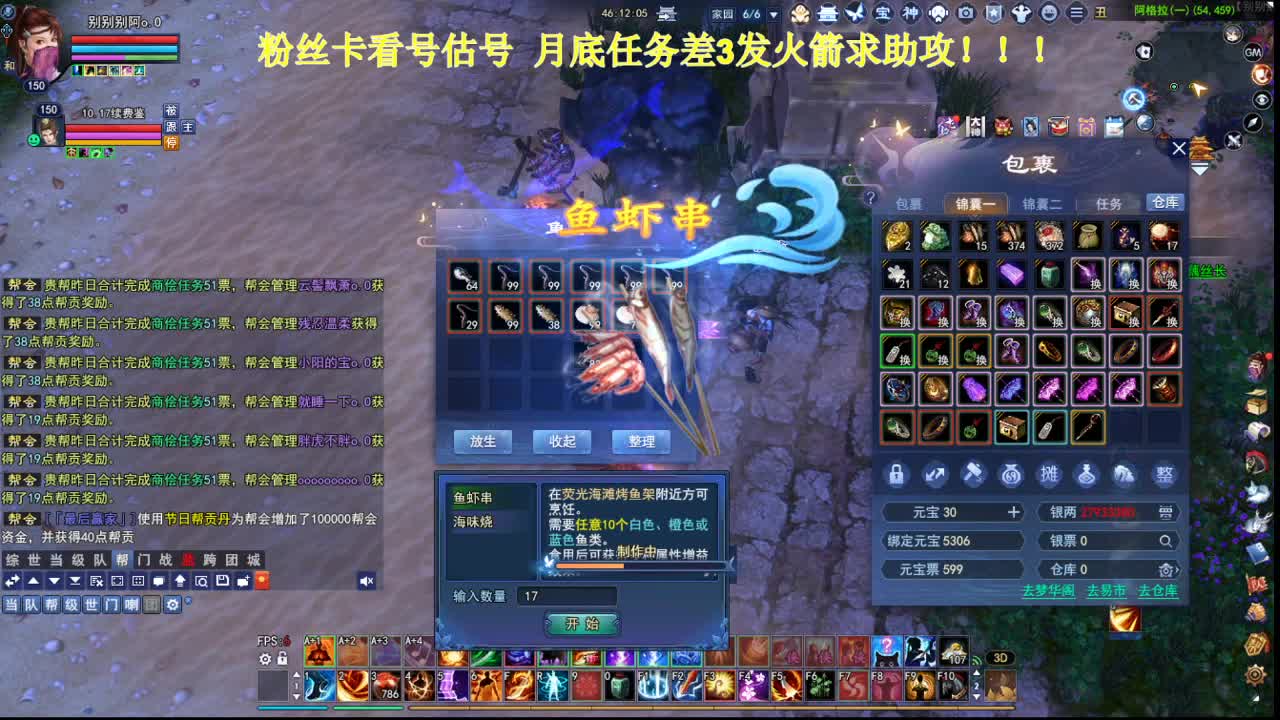Click the magnifier icon on the 银票 row
Viewport: 1280px width, 720px height.
1167,541
